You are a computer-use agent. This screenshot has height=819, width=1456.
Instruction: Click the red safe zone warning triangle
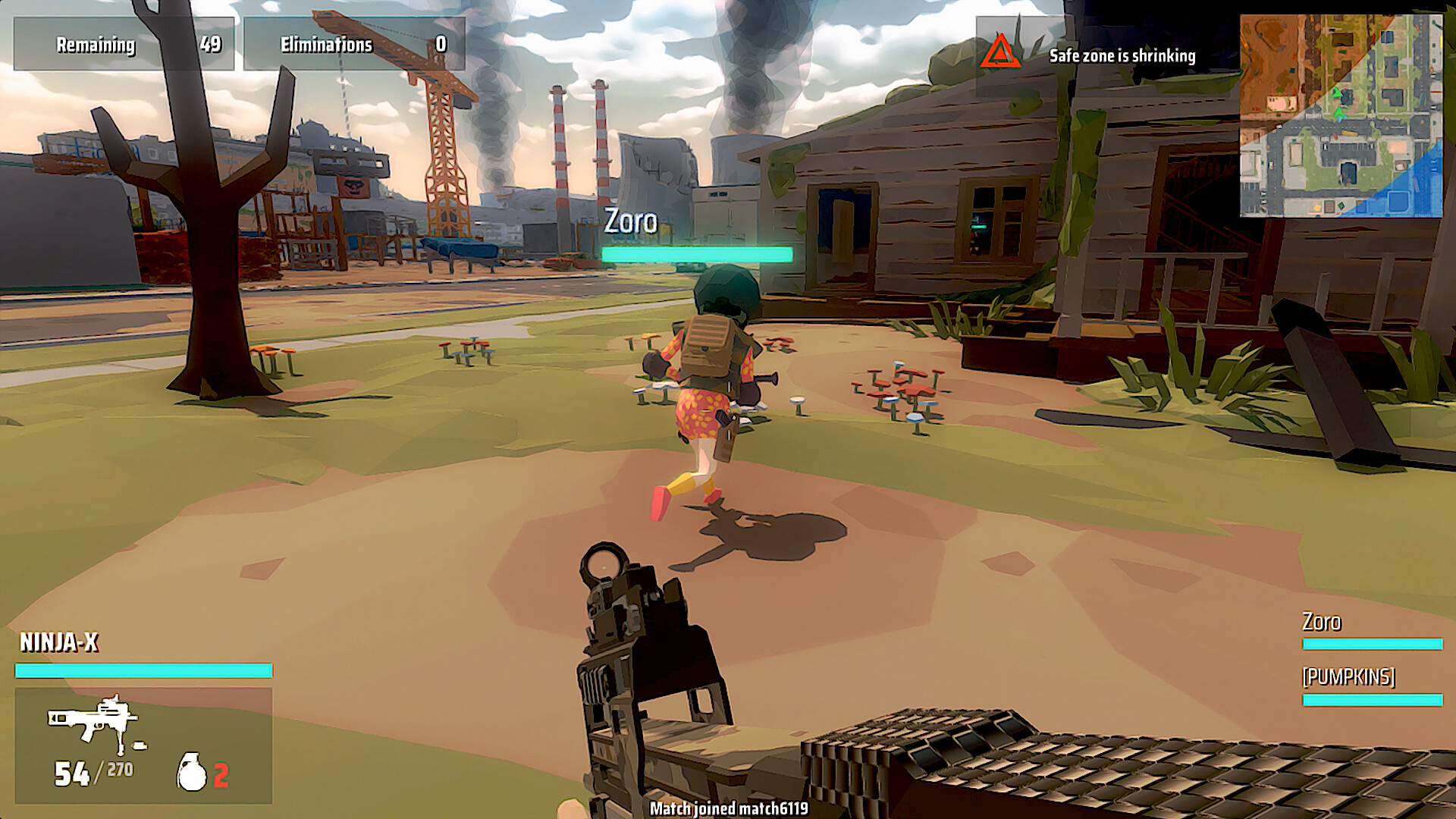click(1000, 52)
